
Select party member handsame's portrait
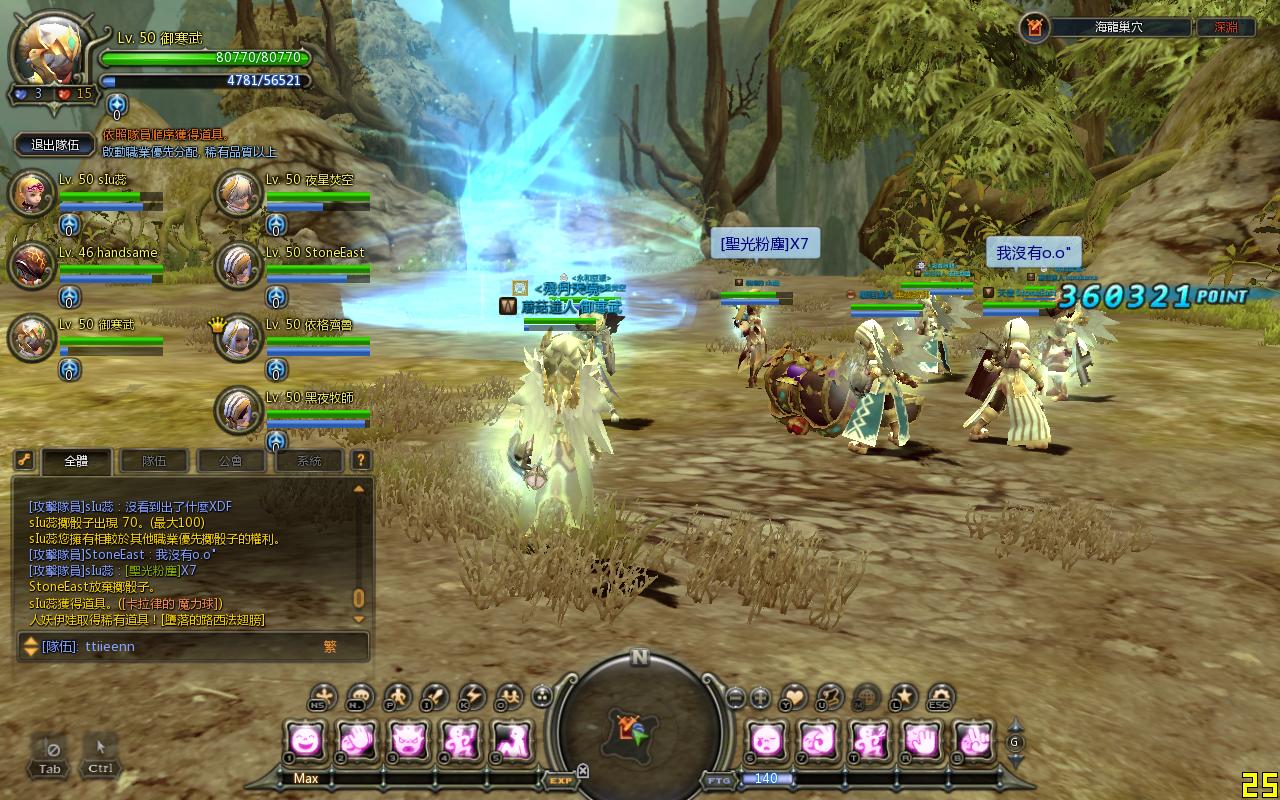[x=31, y=266]
